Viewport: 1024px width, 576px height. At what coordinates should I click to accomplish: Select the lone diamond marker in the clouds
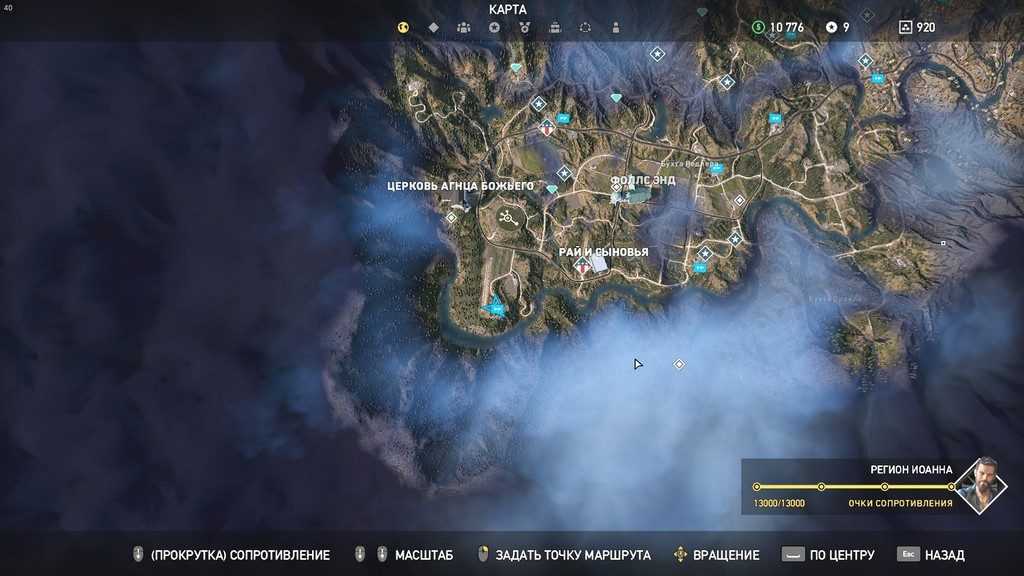click(x=679, y=364)
